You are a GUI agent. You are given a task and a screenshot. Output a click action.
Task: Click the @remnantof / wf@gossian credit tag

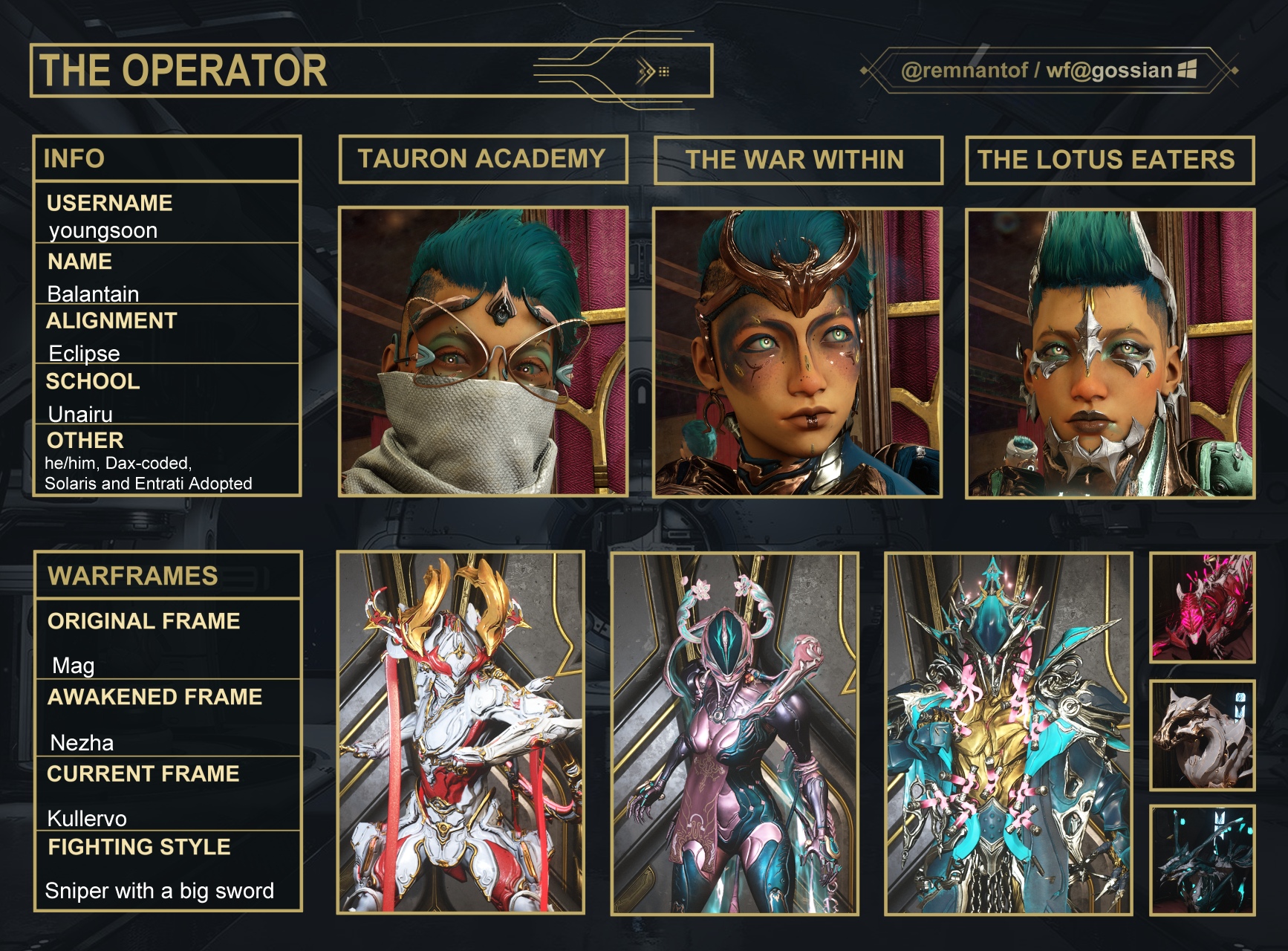tap(1048, 71)
